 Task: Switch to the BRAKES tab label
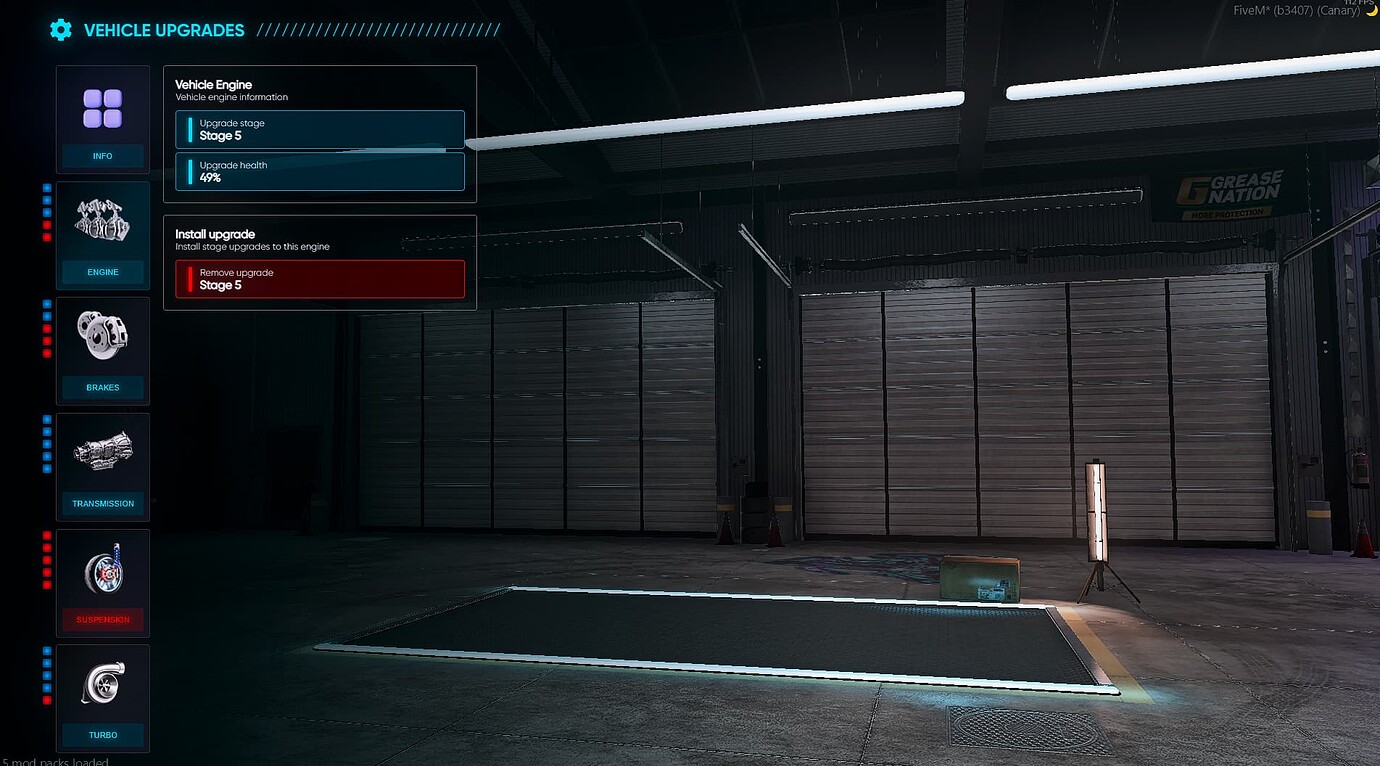[103, 387]
